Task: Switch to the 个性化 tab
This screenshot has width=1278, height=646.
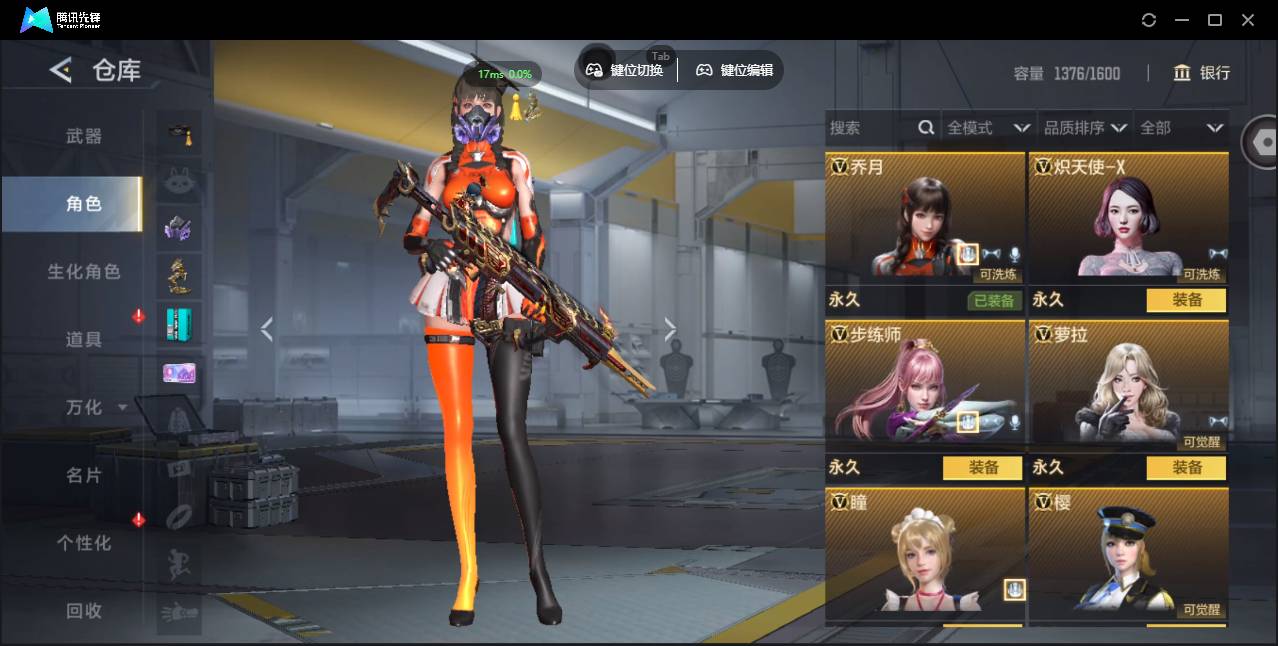Action: pyautogui.click(x=84, y=543)
